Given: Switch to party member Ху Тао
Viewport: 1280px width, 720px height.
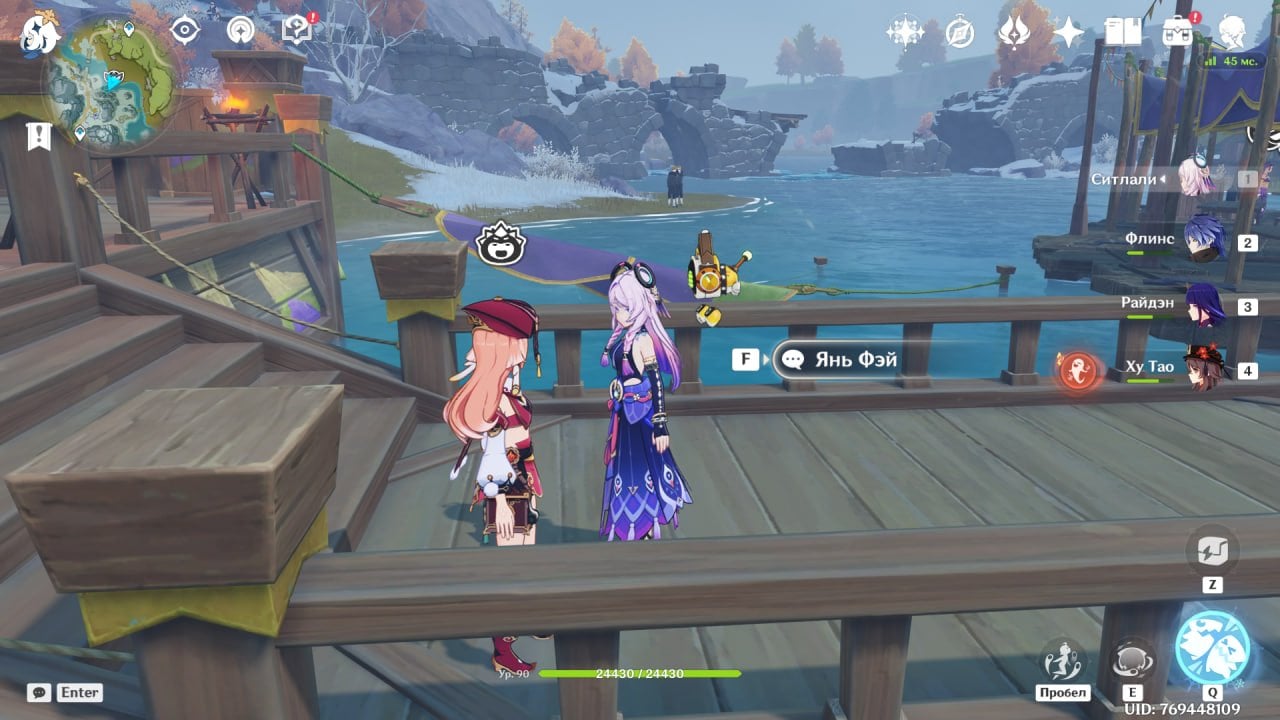Looking at the screenshot, I should pos(1203,369).
